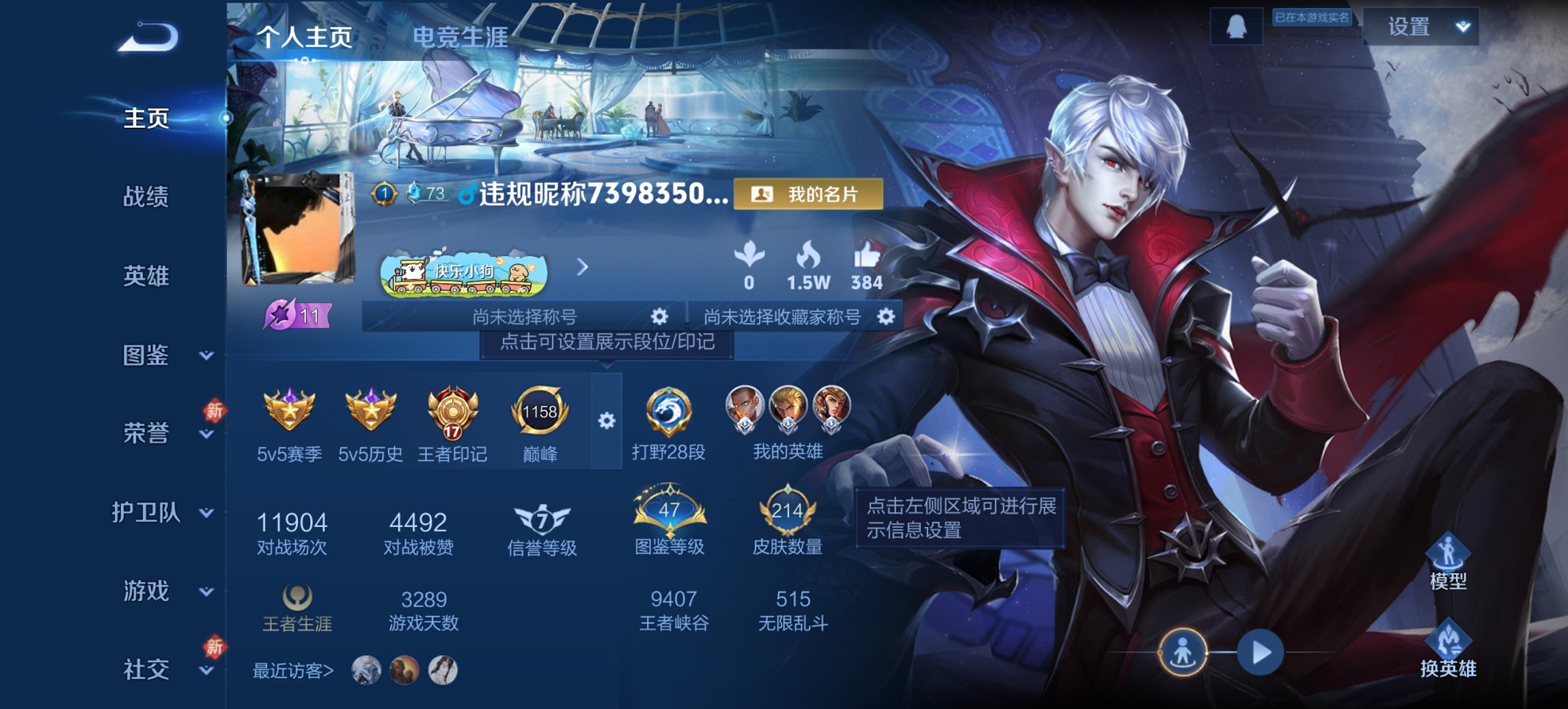The width and height of the screenshot is (1568, 709).
Task: View the 巅峰 1158 peak rank badge
Action: pyautogui.click(x=540, y=410)
